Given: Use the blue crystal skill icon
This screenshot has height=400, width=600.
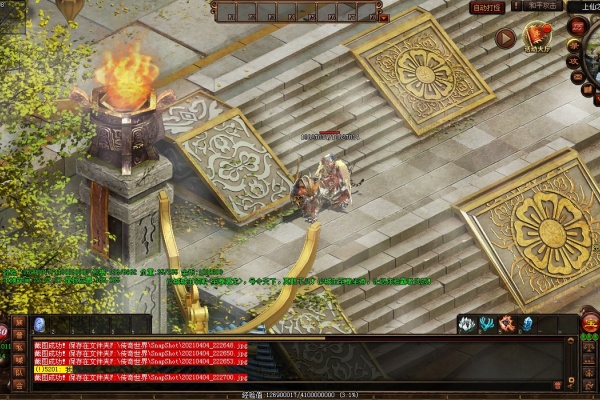Looking at the screenshot, I should [526, 324].
